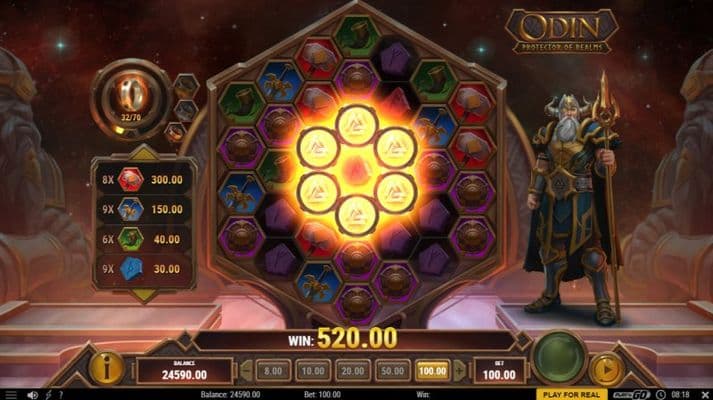
Task: Select the 100.00 bet value
Action: (x=432, y=370)
